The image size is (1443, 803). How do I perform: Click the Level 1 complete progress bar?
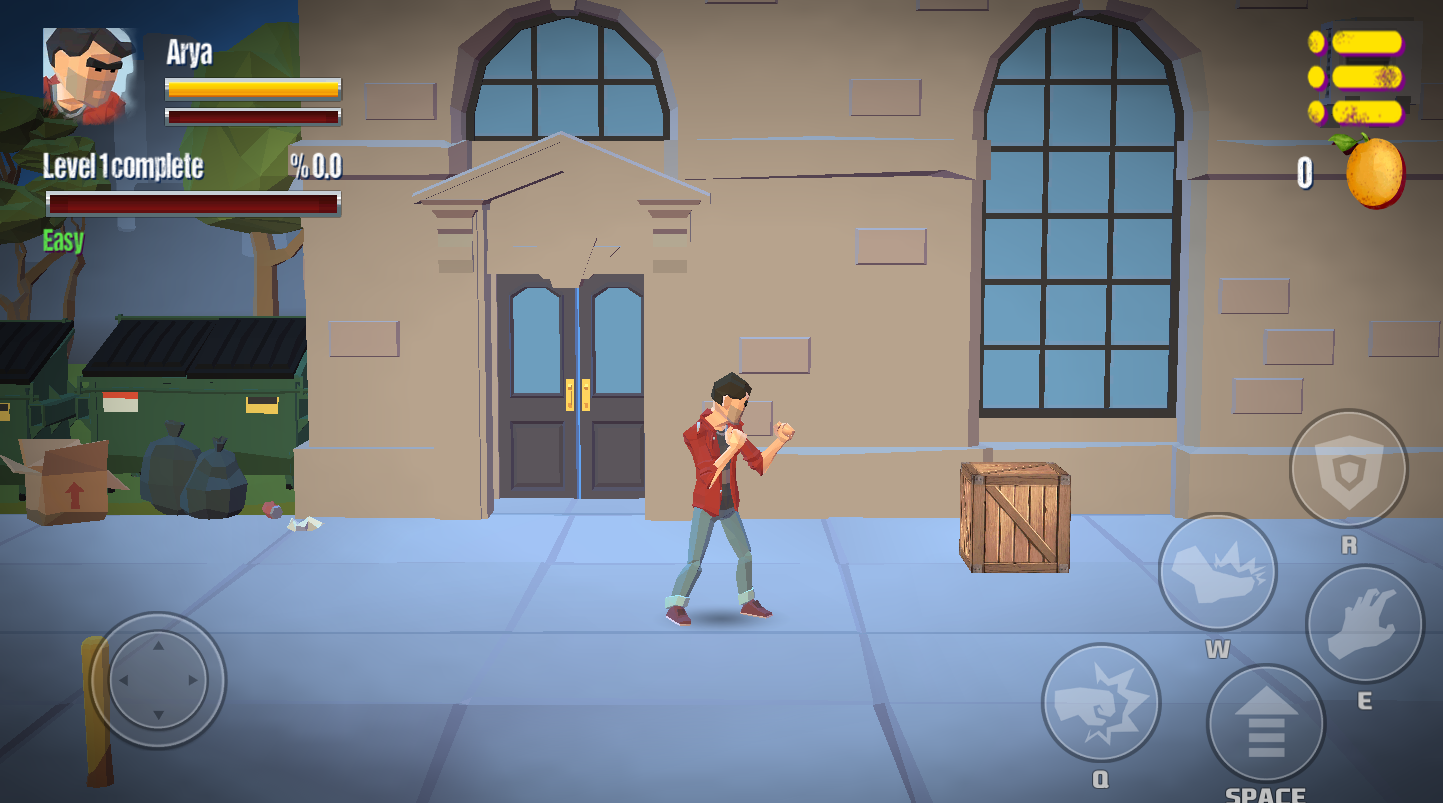pyautogui.click(x=190, y=203)
